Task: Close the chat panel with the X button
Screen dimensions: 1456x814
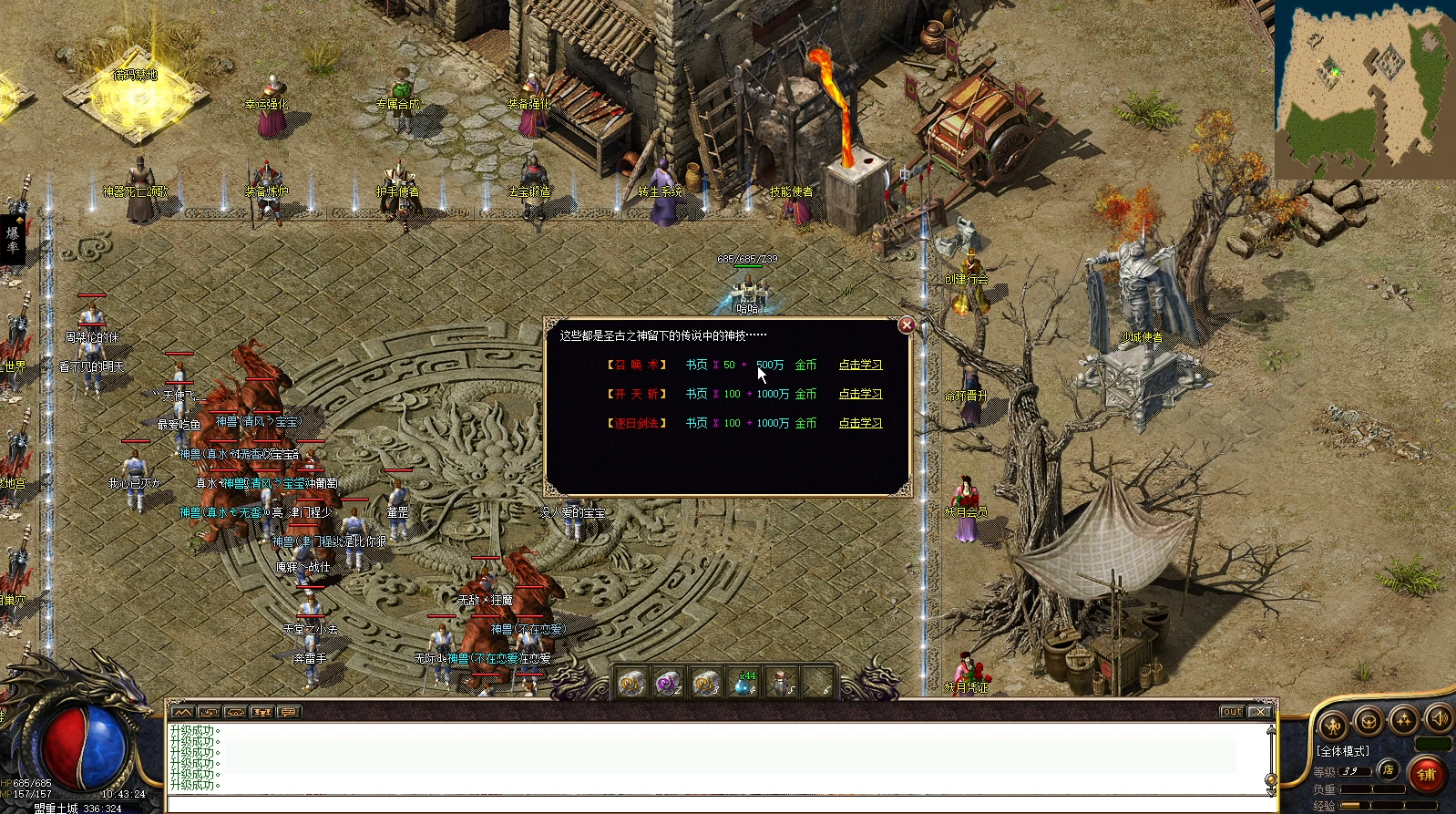Action: (x=1260, y=712)
